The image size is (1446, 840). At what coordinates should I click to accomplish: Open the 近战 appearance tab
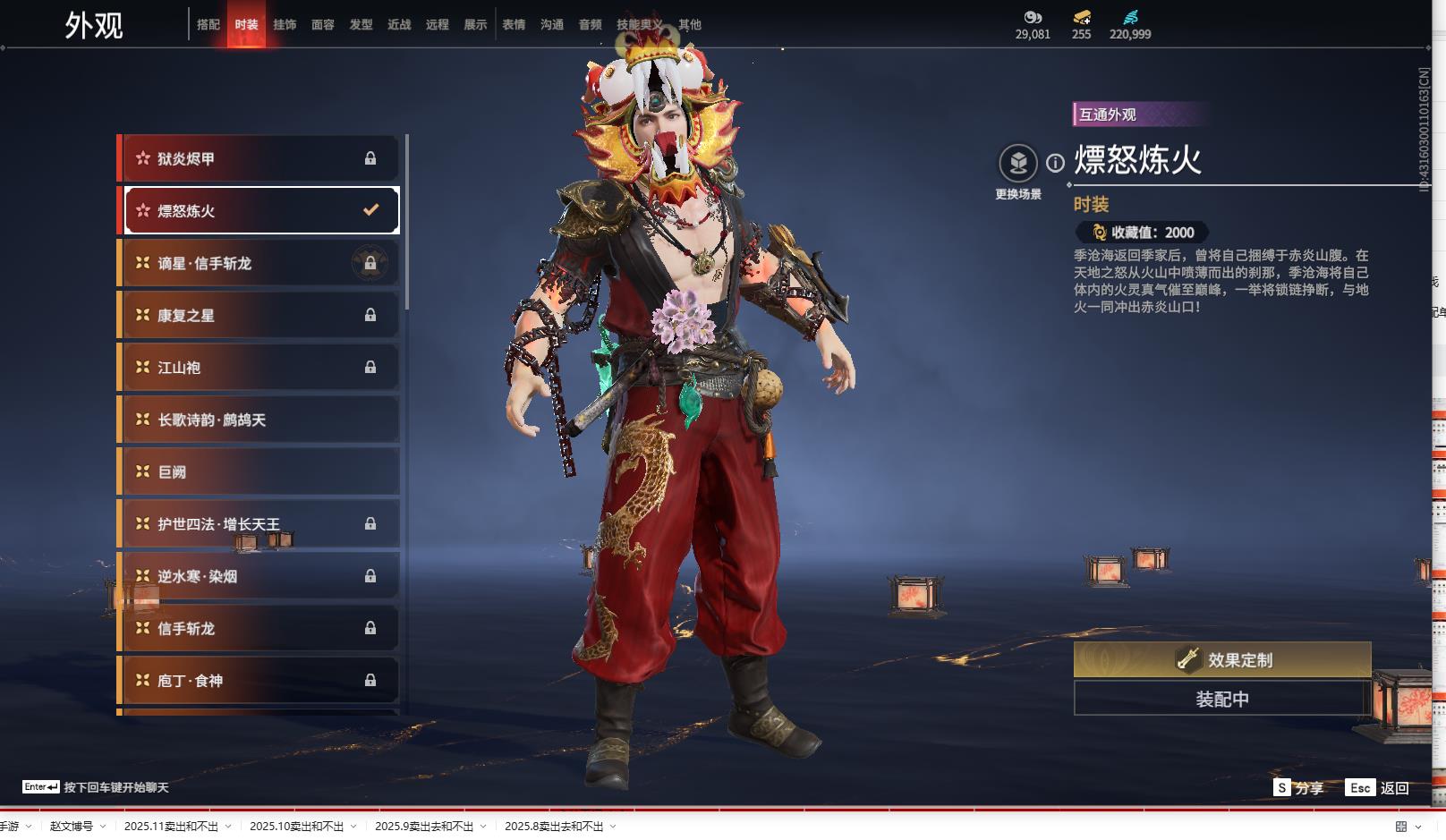(x=399, y=25)
